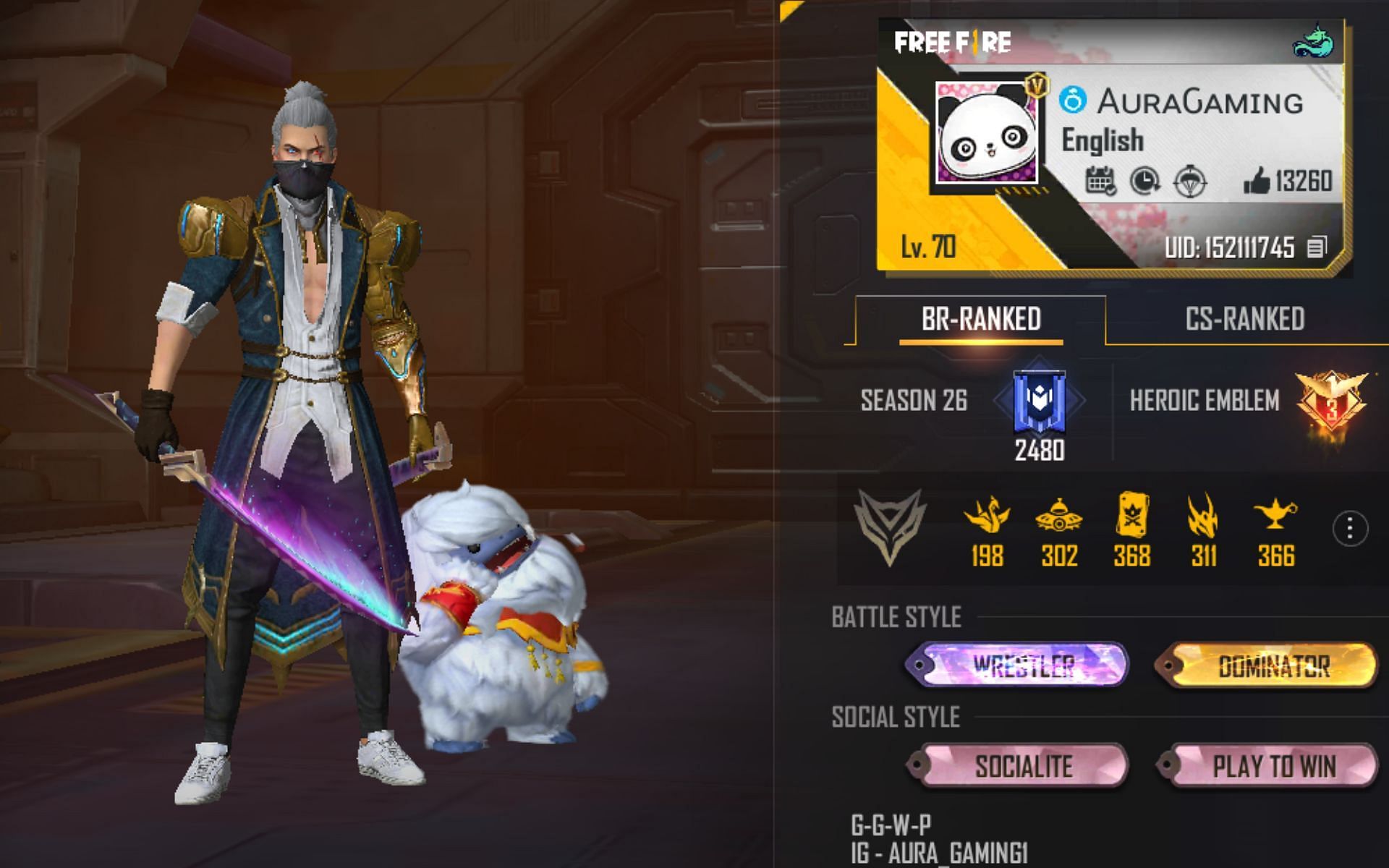
Task: Select the flame badge with 311
Action: [1203, 516]
